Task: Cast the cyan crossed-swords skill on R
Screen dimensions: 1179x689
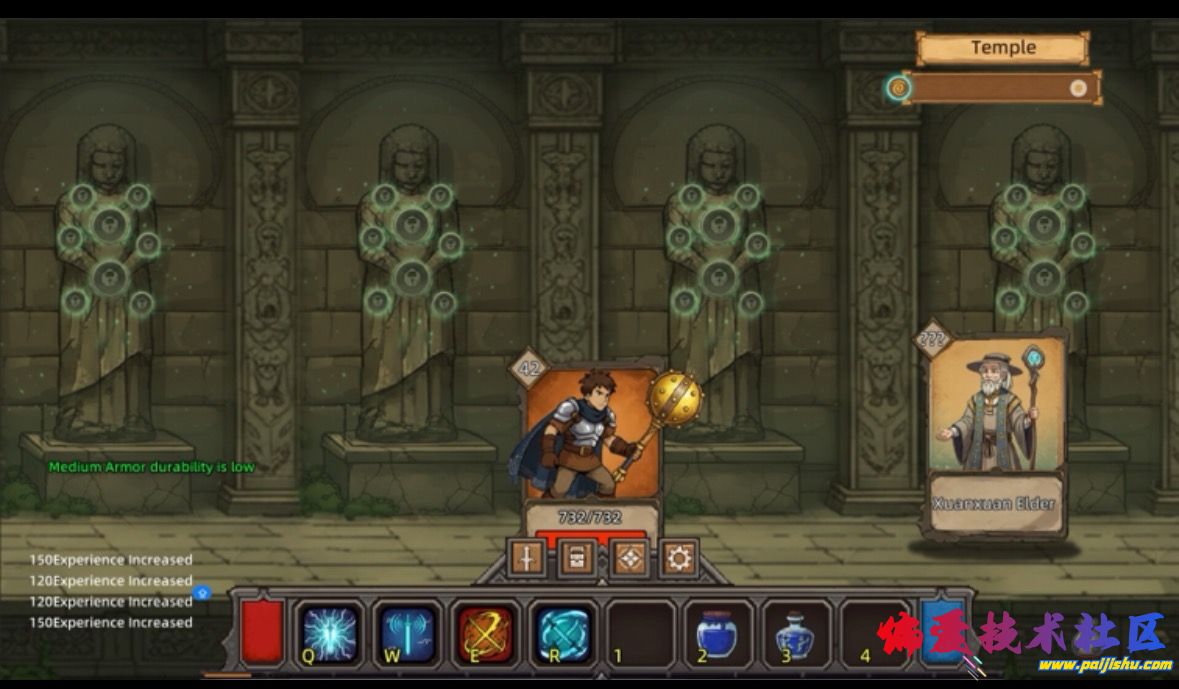Action: [563, 633]
